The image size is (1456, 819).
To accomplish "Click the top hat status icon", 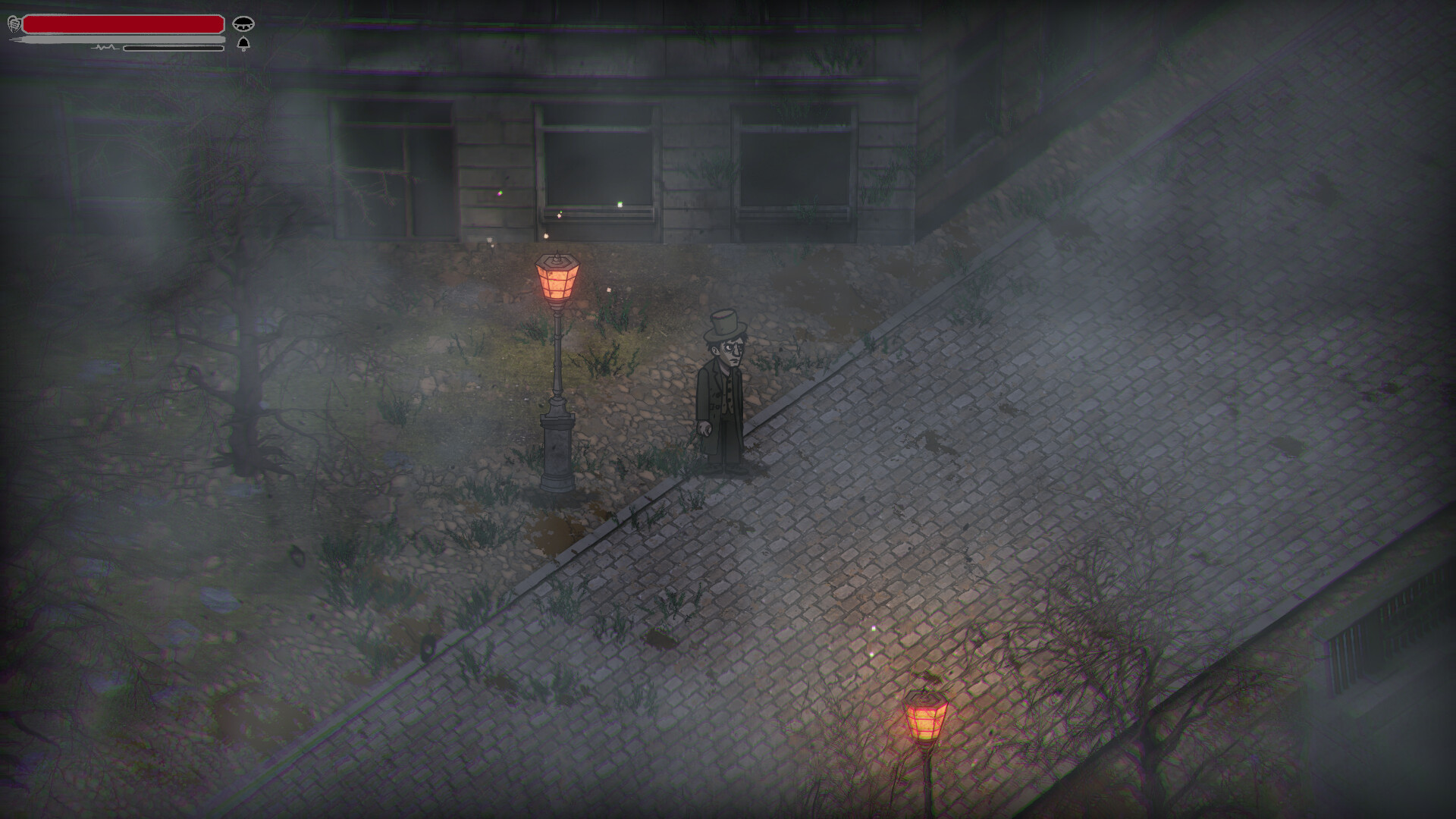I will 244,24.
